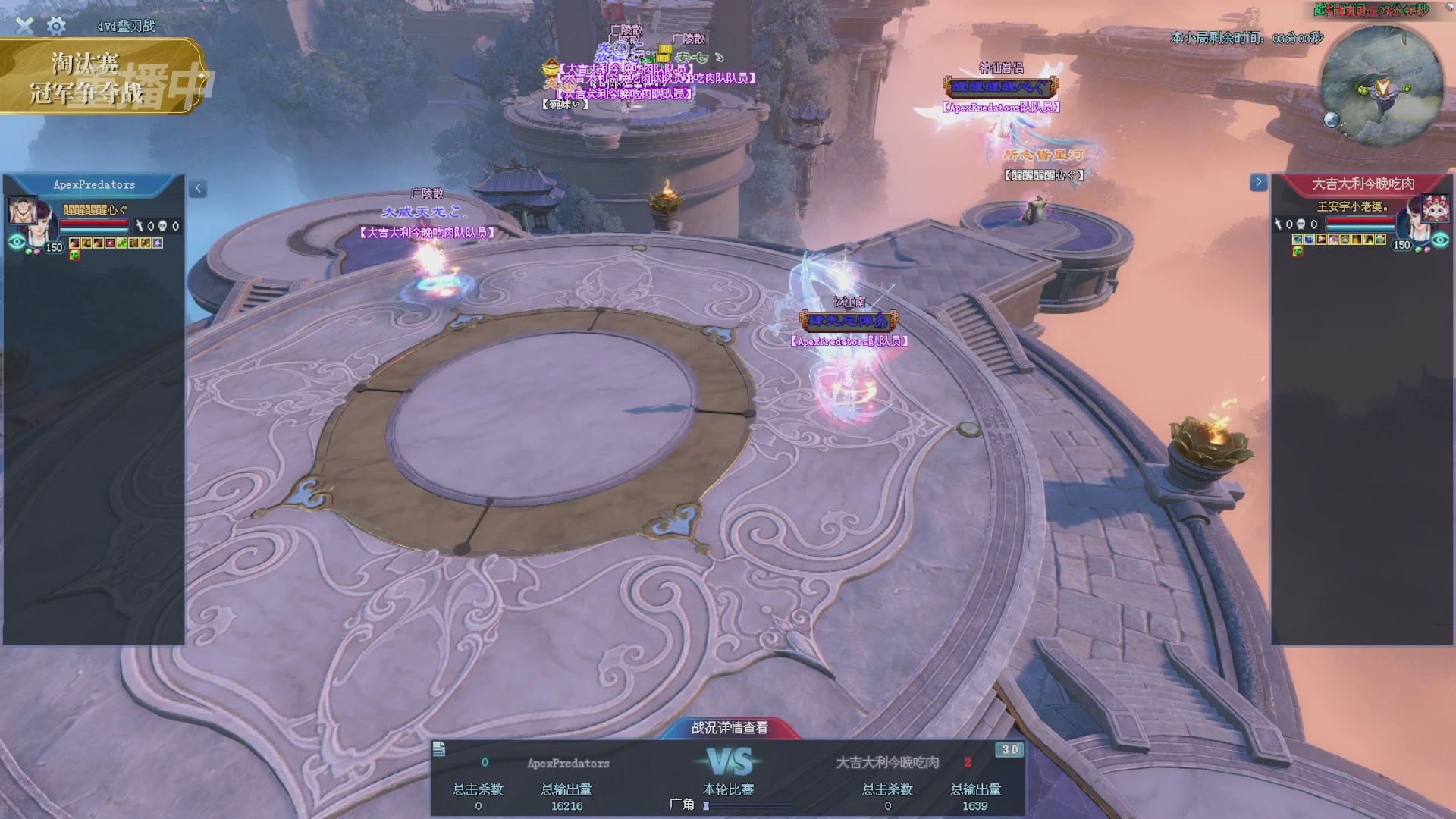This screenshot has width=1456, height=819.
Task: Click the globe button beside the minimap
Action: [x=1332, y=120]
